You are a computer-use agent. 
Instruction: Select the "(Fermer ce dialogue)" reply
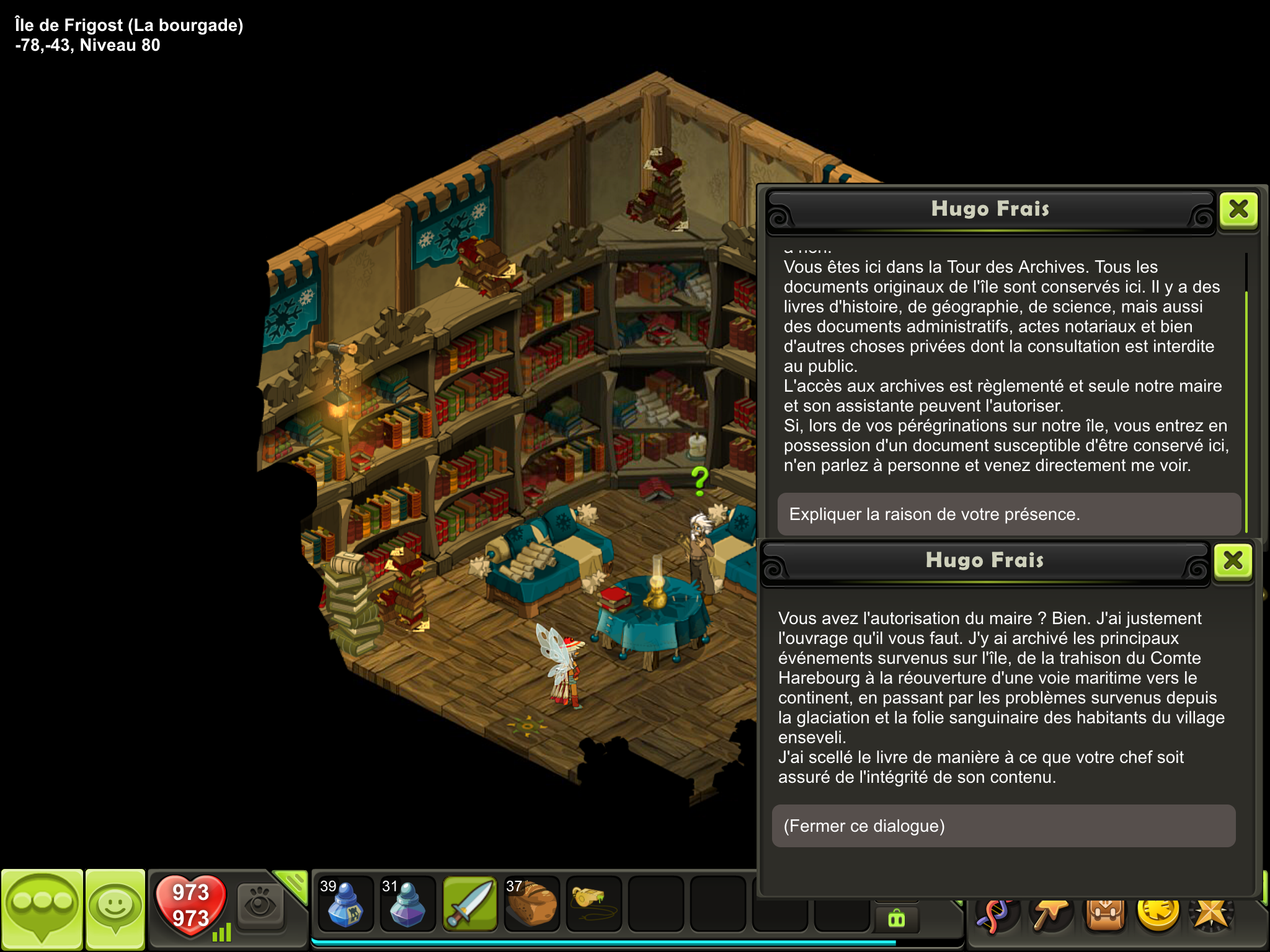click(x=1003, y=826)
